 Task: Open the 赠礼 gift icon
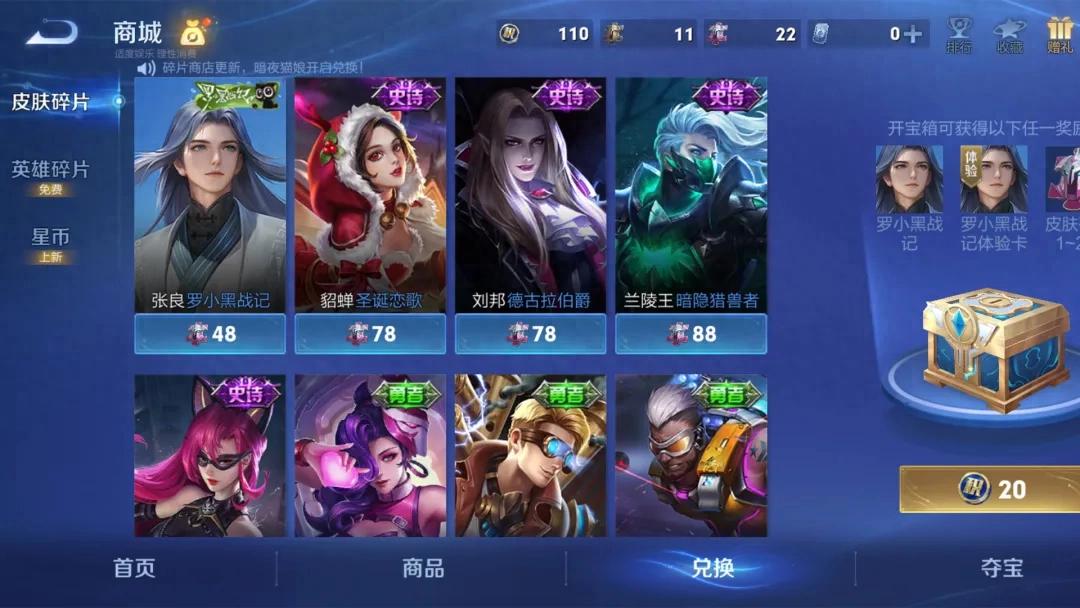point(1059,34)
